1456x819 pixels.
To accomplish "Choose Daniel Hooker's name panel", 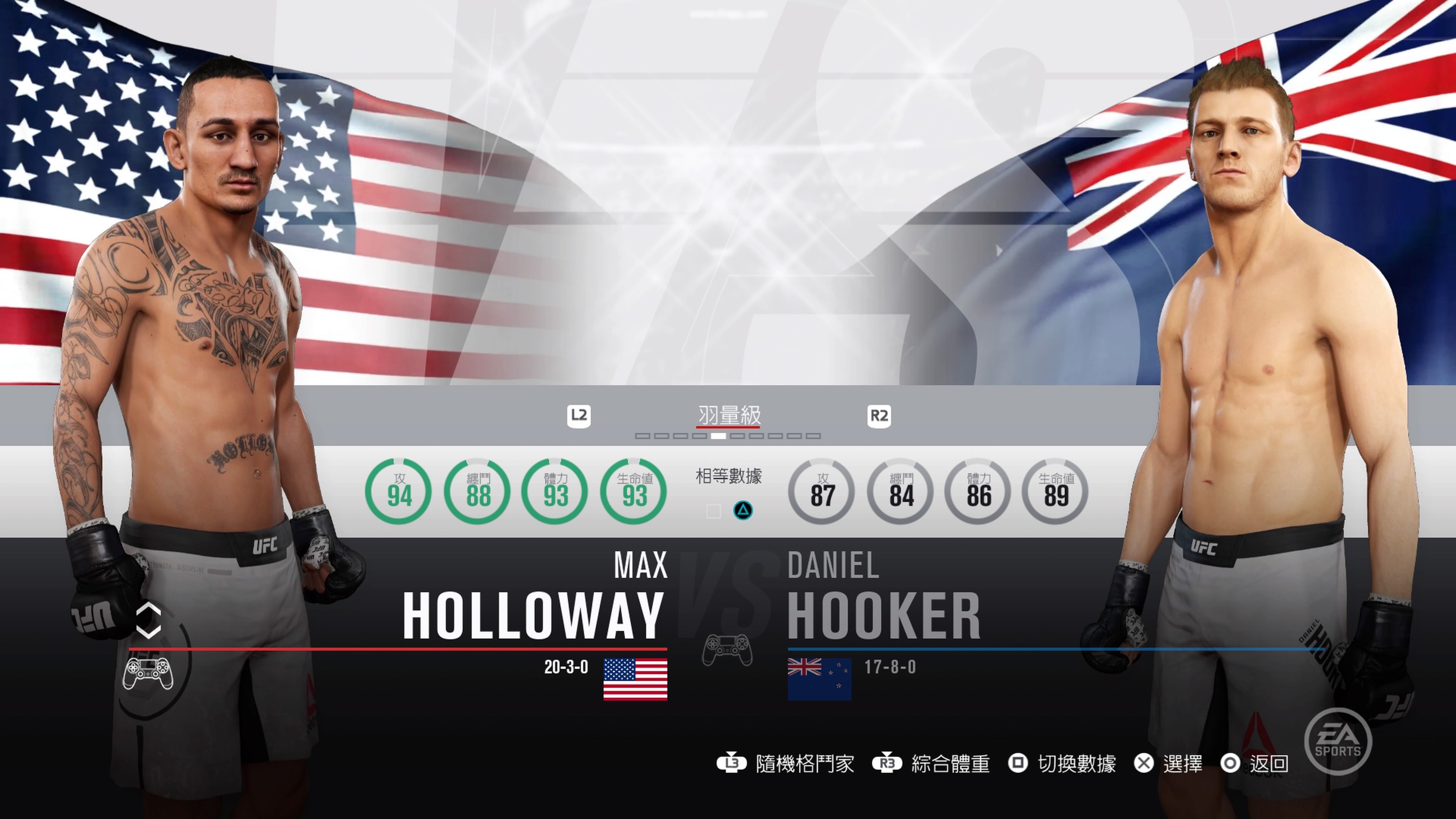I will [883, 599].
